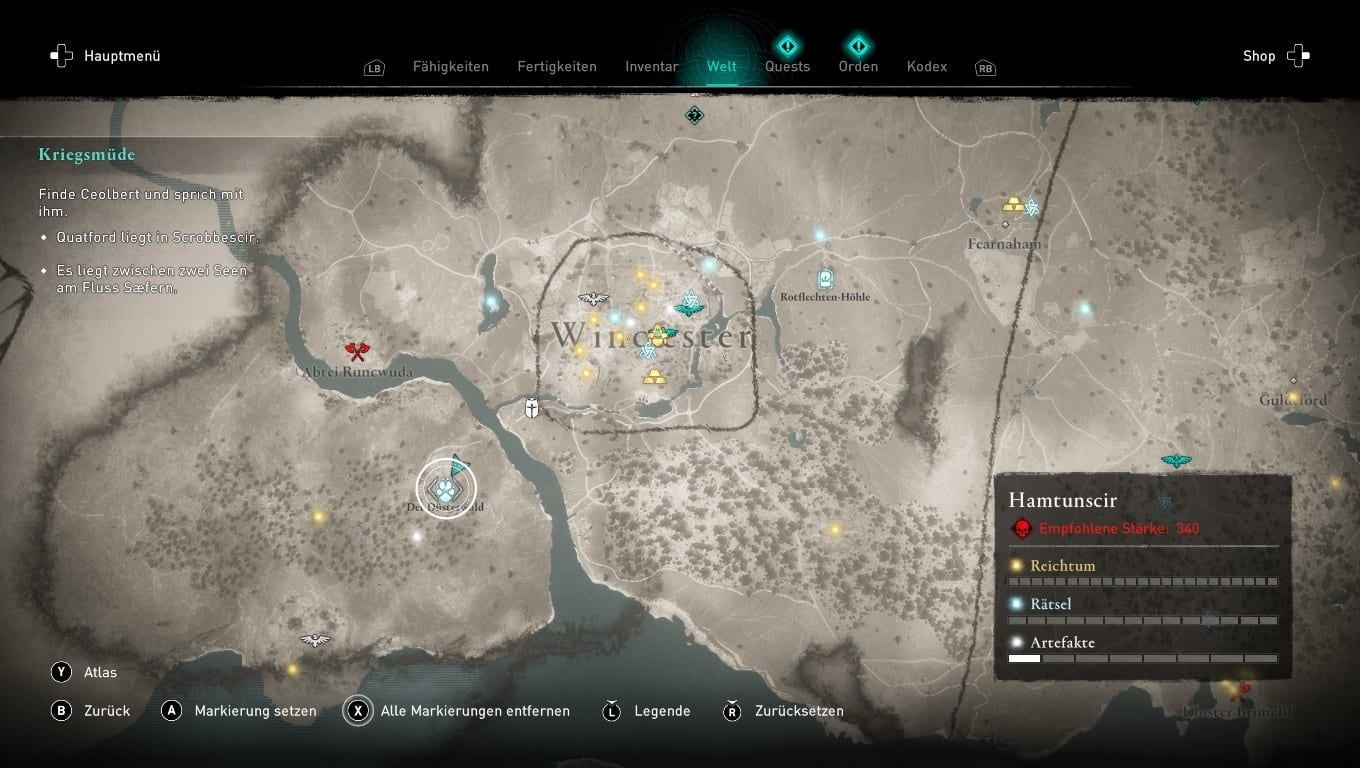
Task: Select the red crossed-axes raid marker at Abtei Runcwuda
Action: tap(357, 350)
